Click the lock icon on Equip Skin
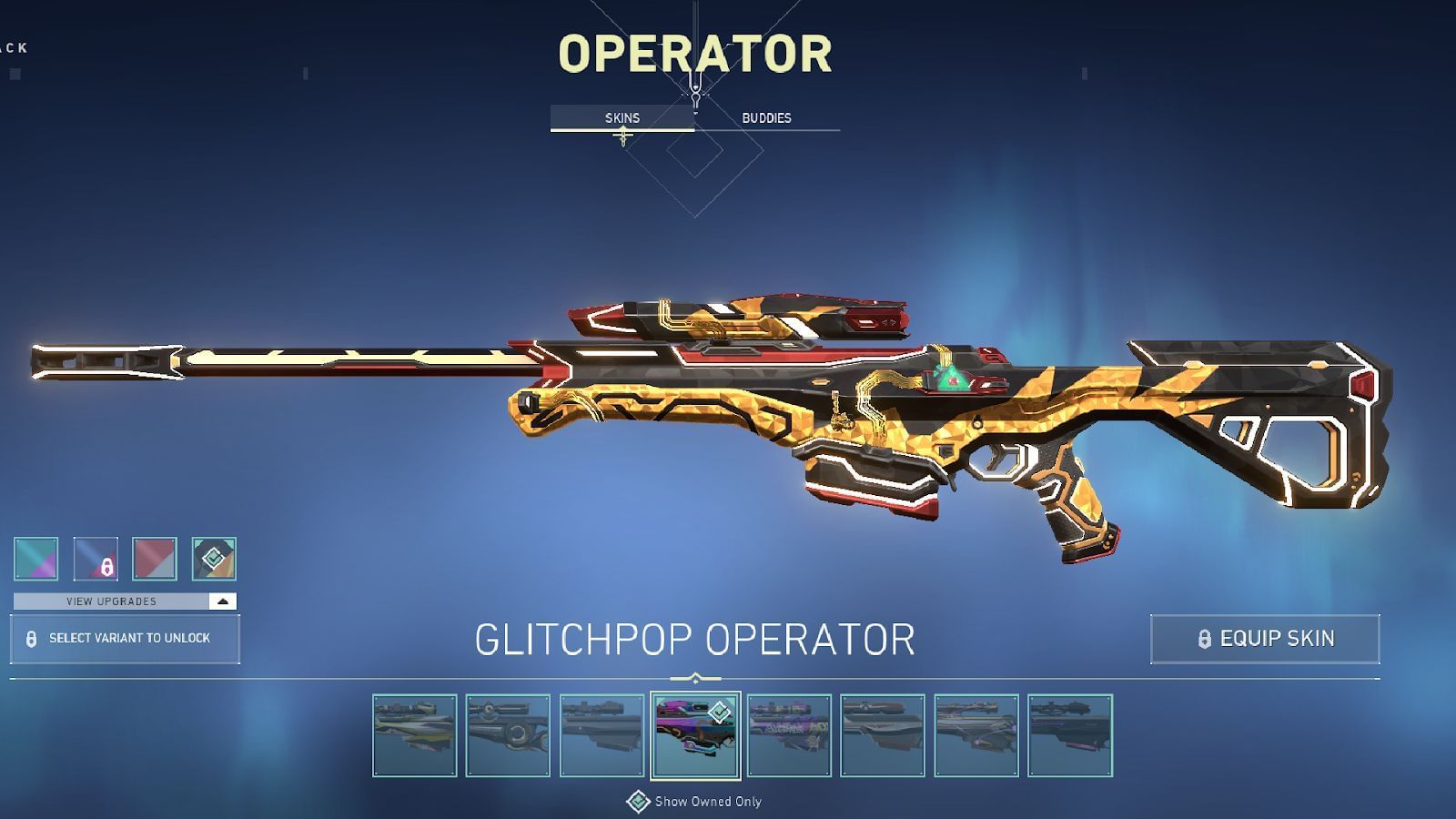The width and height of the screenshot is (1456, 819). pos(1203,638)
